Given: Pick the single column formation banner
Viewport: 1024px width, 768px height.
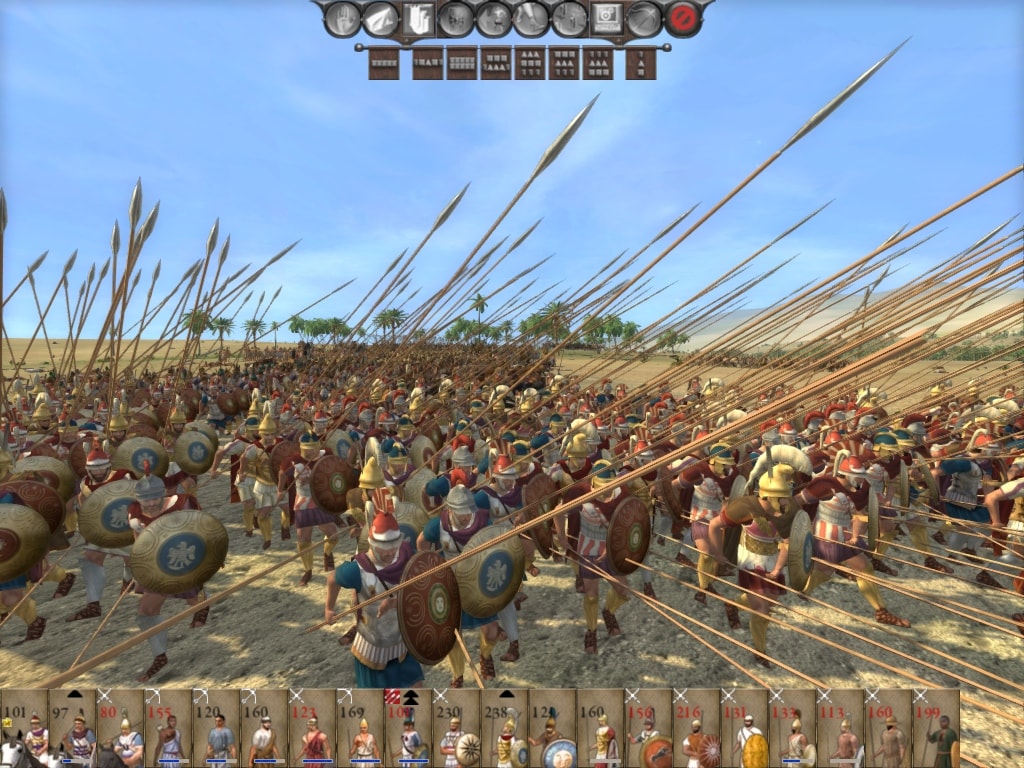Looking at the screenshot, I should coord(640,63).
